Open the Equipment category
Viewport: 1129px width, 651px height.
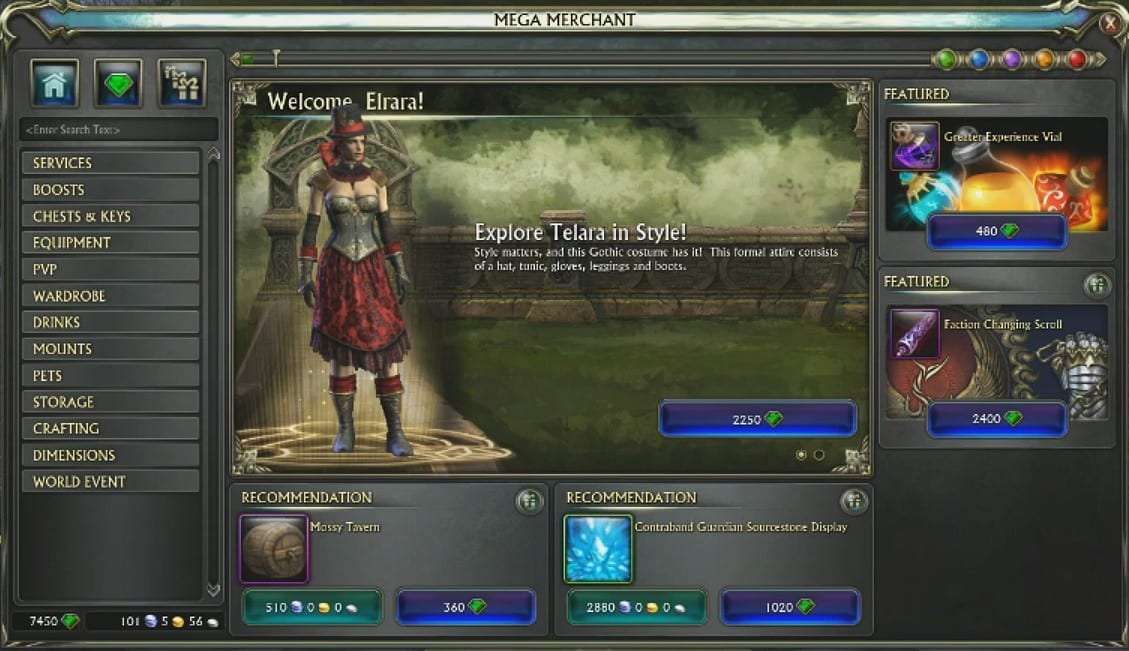click(x=110, y=243)
